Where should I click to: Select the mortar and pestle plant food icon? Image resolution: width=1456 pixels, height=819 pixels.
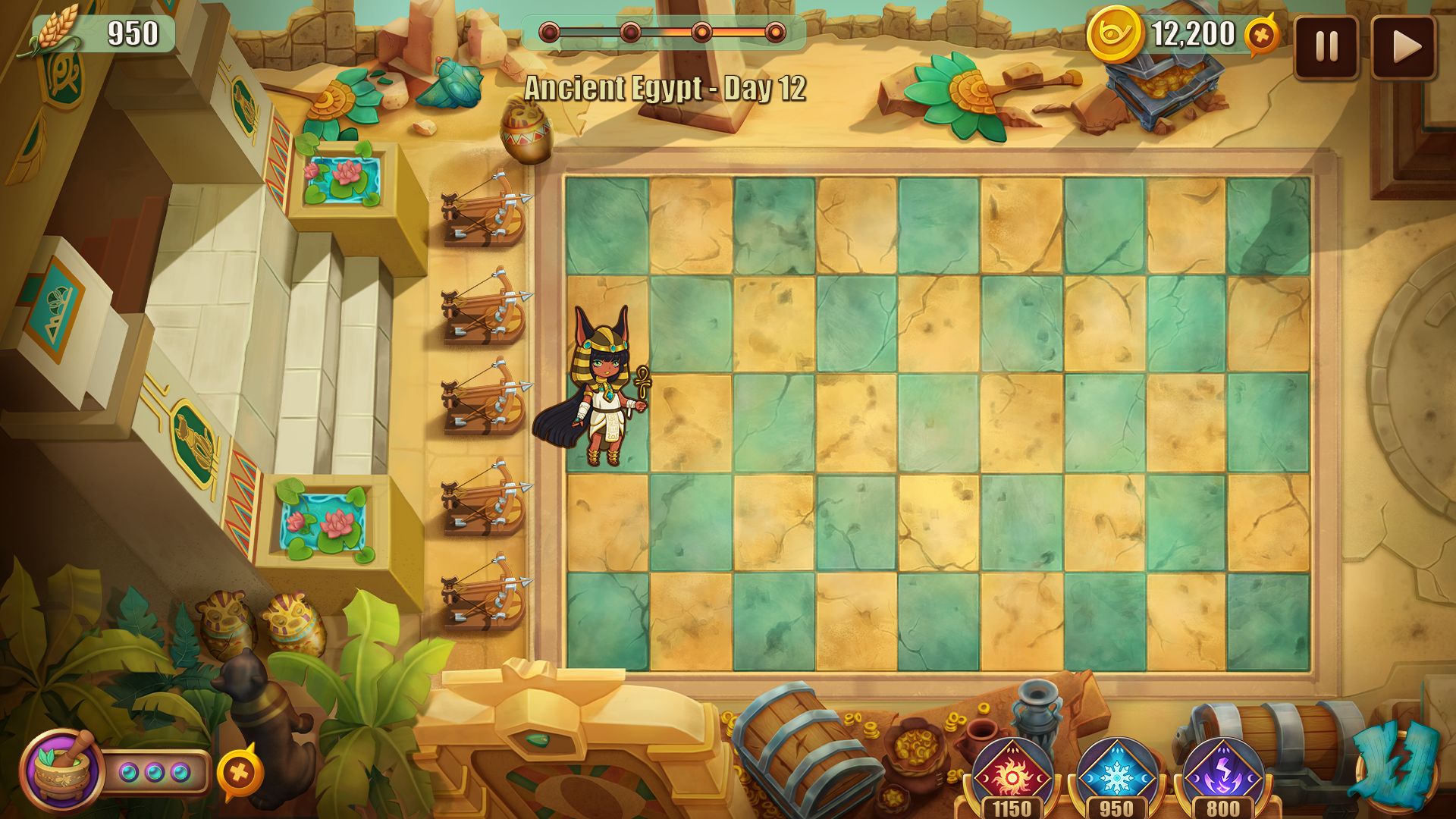[x=62, y=770]
